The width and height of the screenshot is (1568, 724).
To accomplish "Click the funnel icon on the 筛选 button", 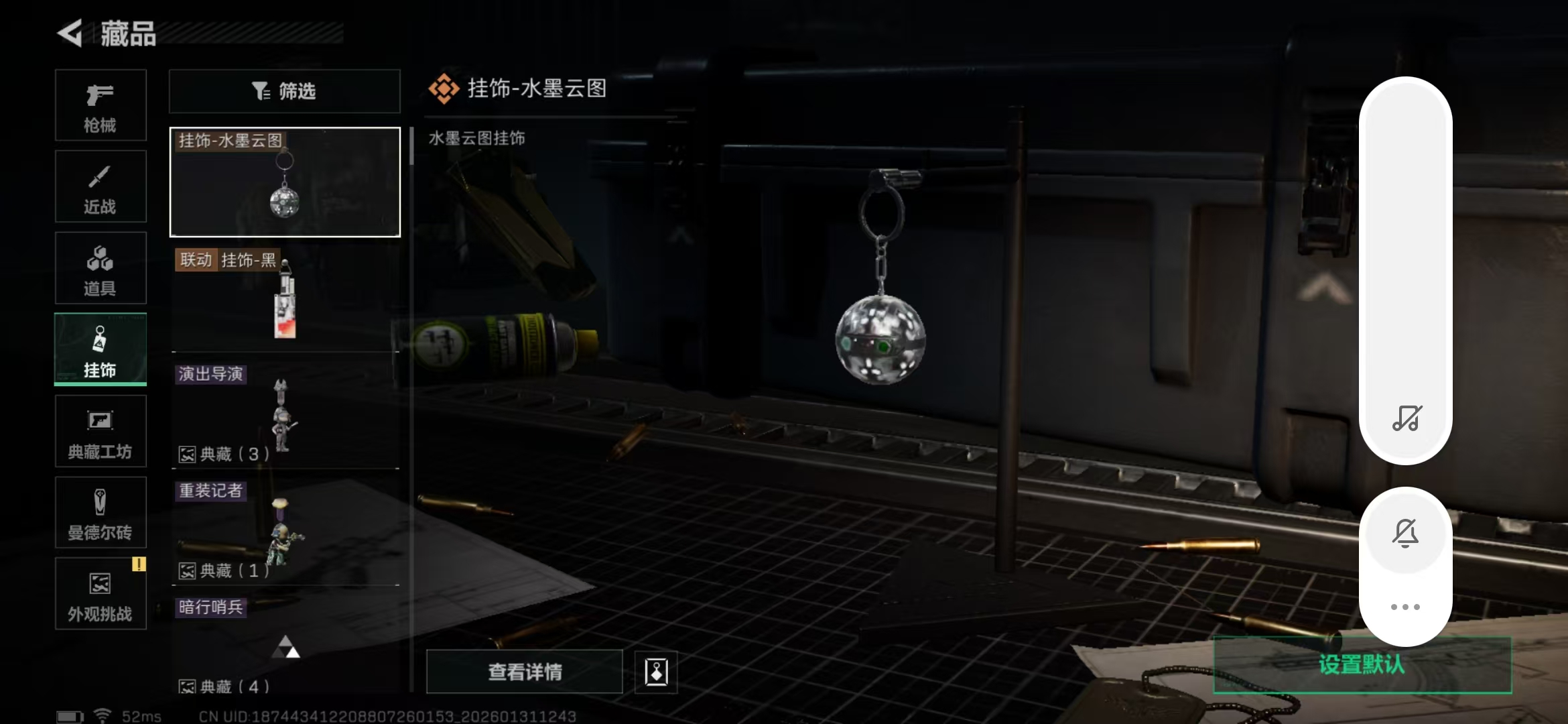I will (x=261, y=91).
